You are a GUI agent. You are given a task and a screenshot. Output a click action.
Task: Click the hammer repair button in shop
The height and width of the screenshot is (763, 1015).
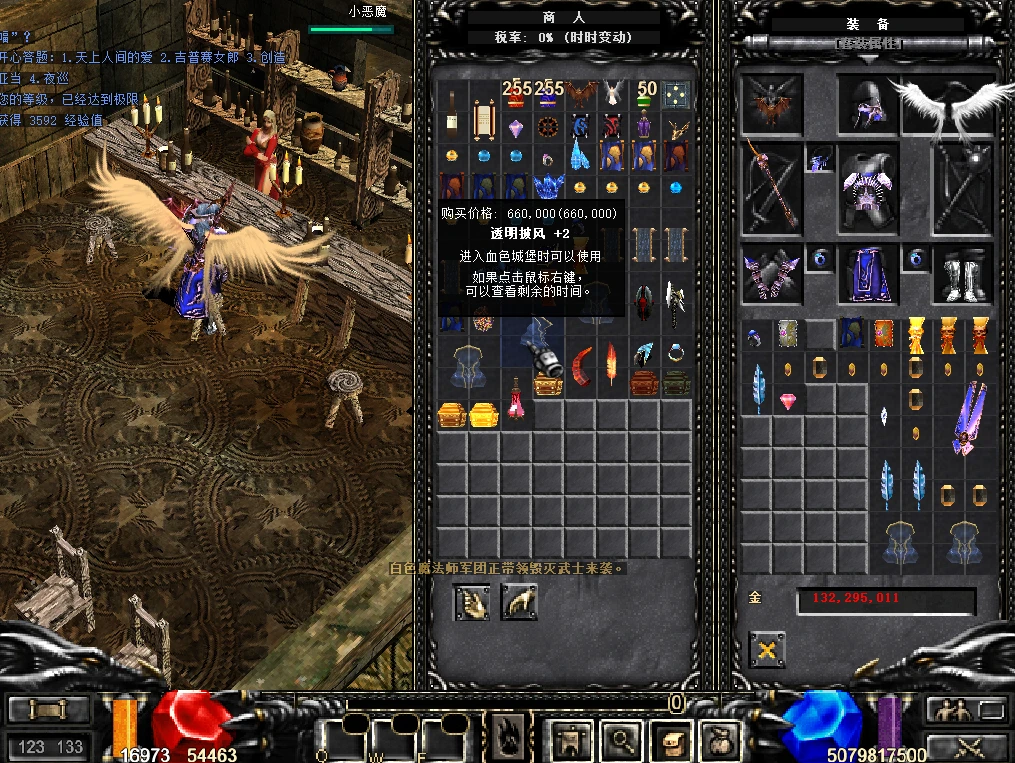(471, 601)
